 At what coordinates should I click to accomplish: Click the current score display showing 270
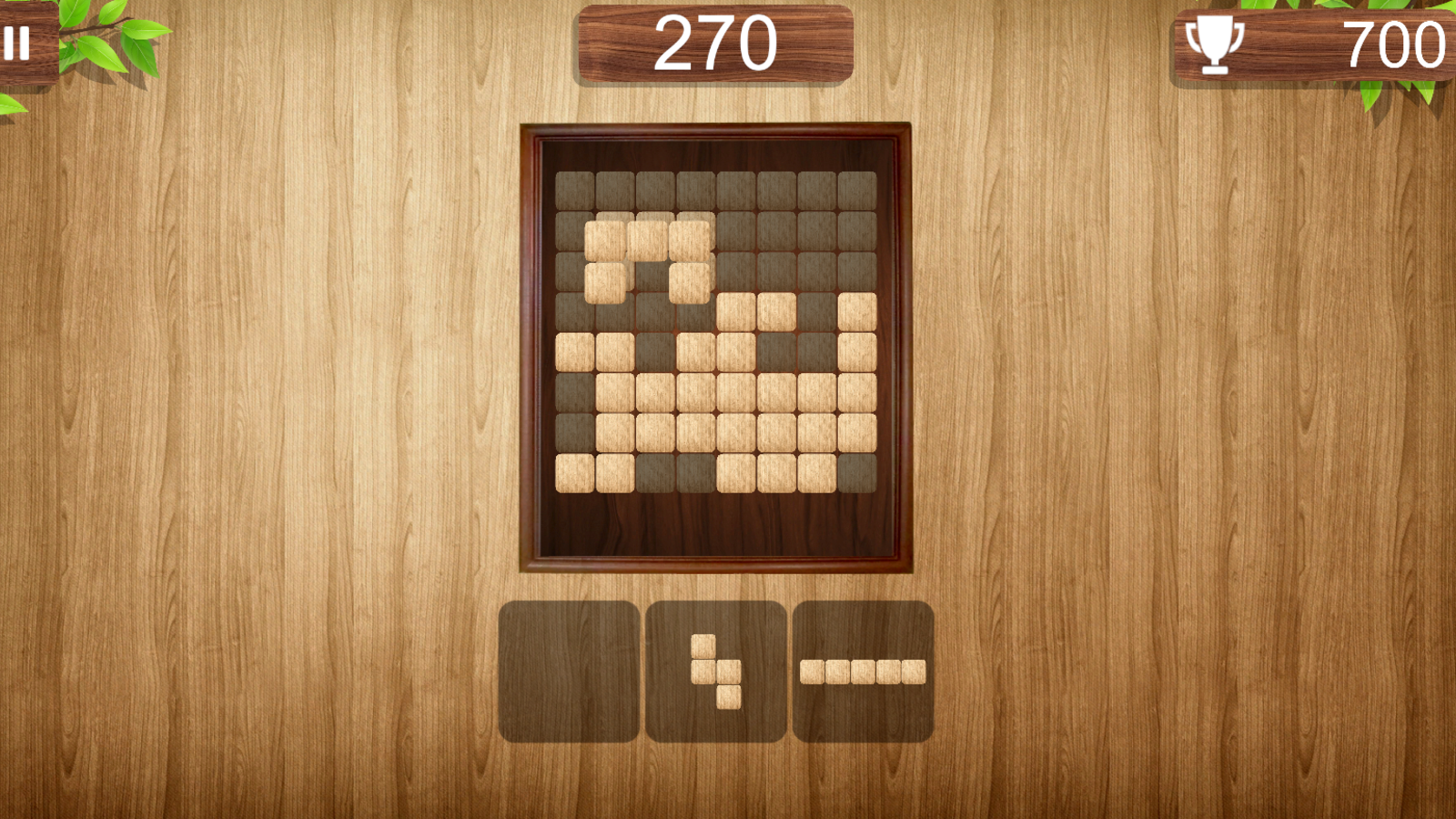[716, 41]
